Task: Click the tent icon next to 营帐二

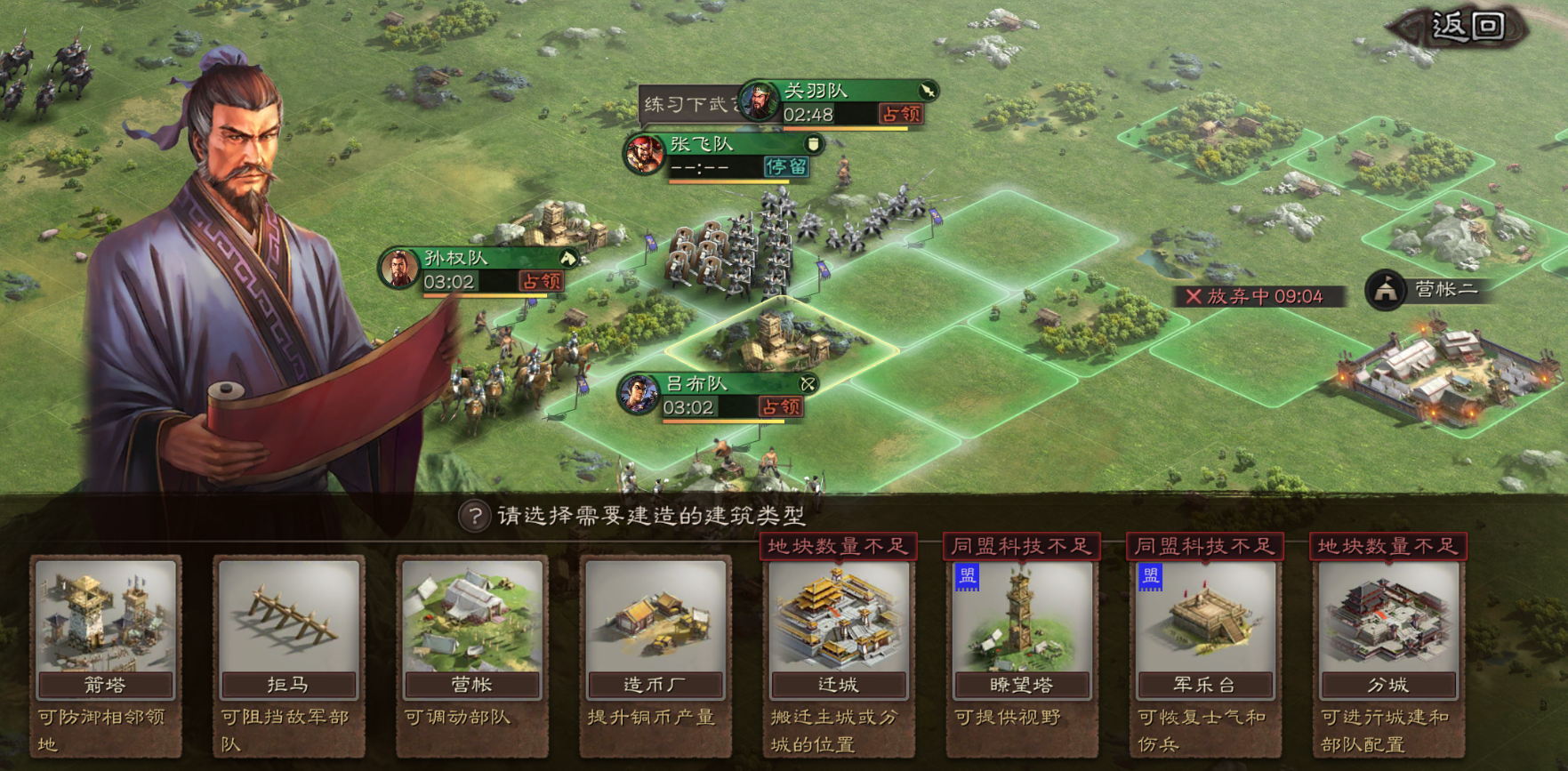Action: [1384, 290]
